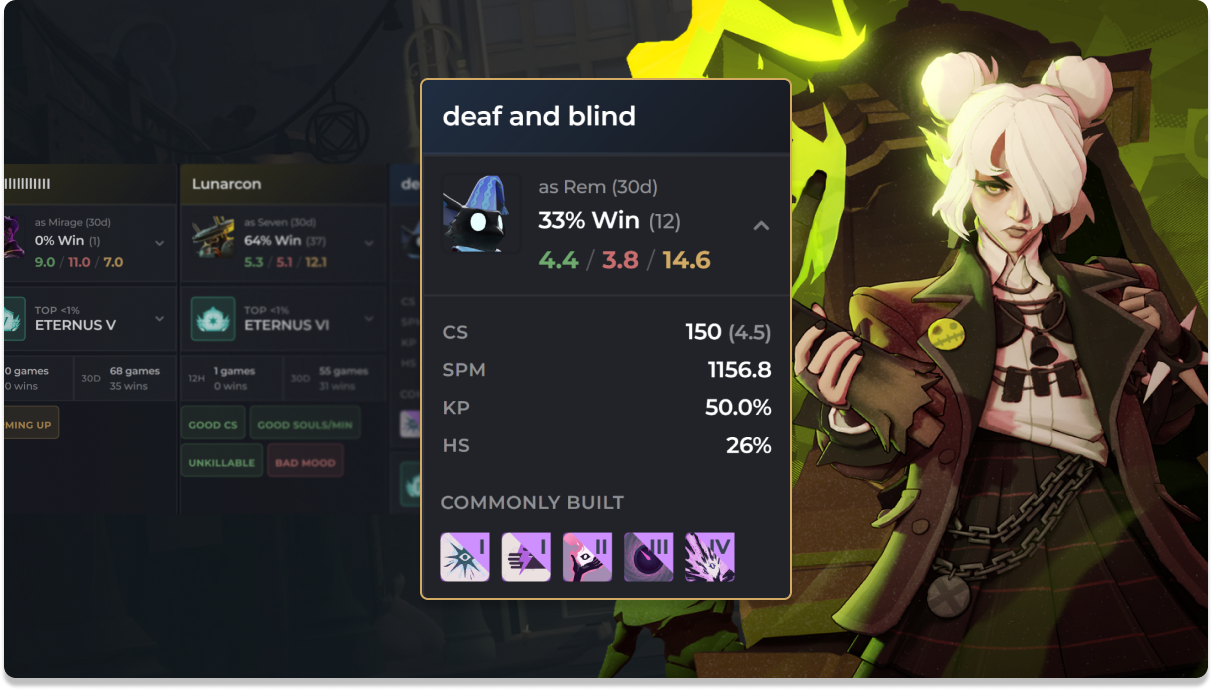This screenshot has width=1212, height=690.
Task: Open the Lunarcon player name
Action: 226,184
